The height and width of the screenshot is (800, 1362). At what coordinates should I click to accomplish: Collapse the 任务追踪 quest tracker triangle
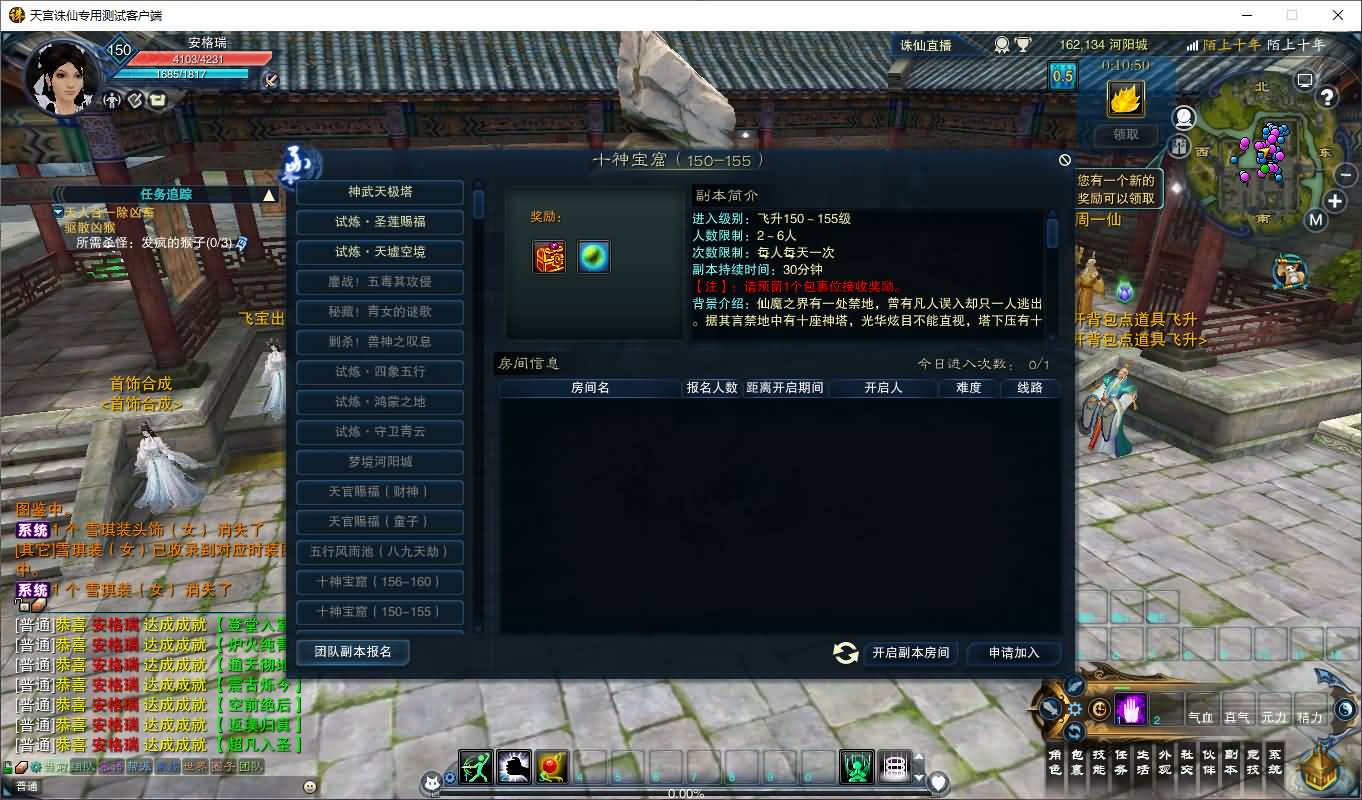[270, 195]
